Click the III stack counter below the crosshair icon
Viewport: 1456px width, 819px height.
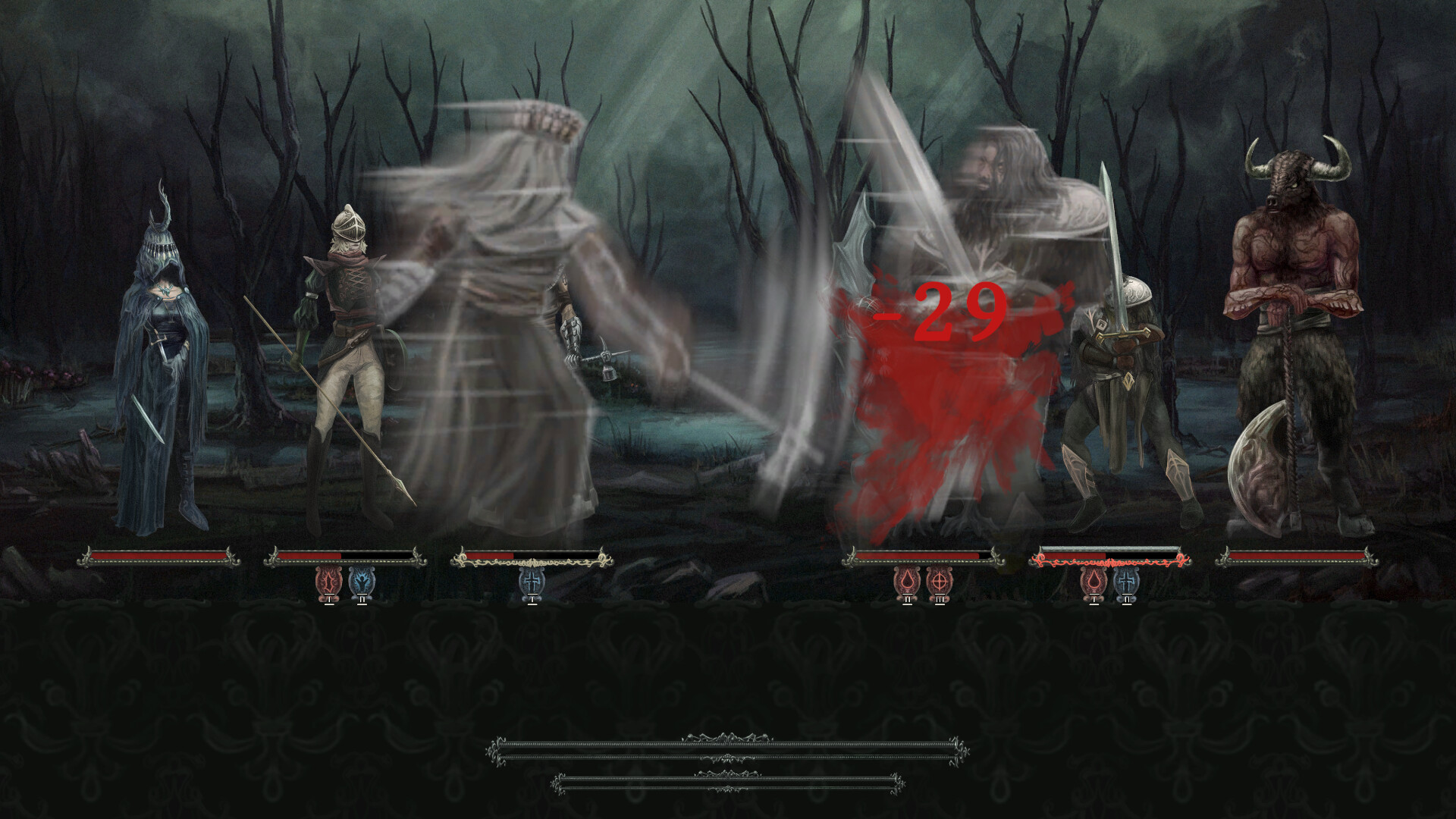click(939, 601)
